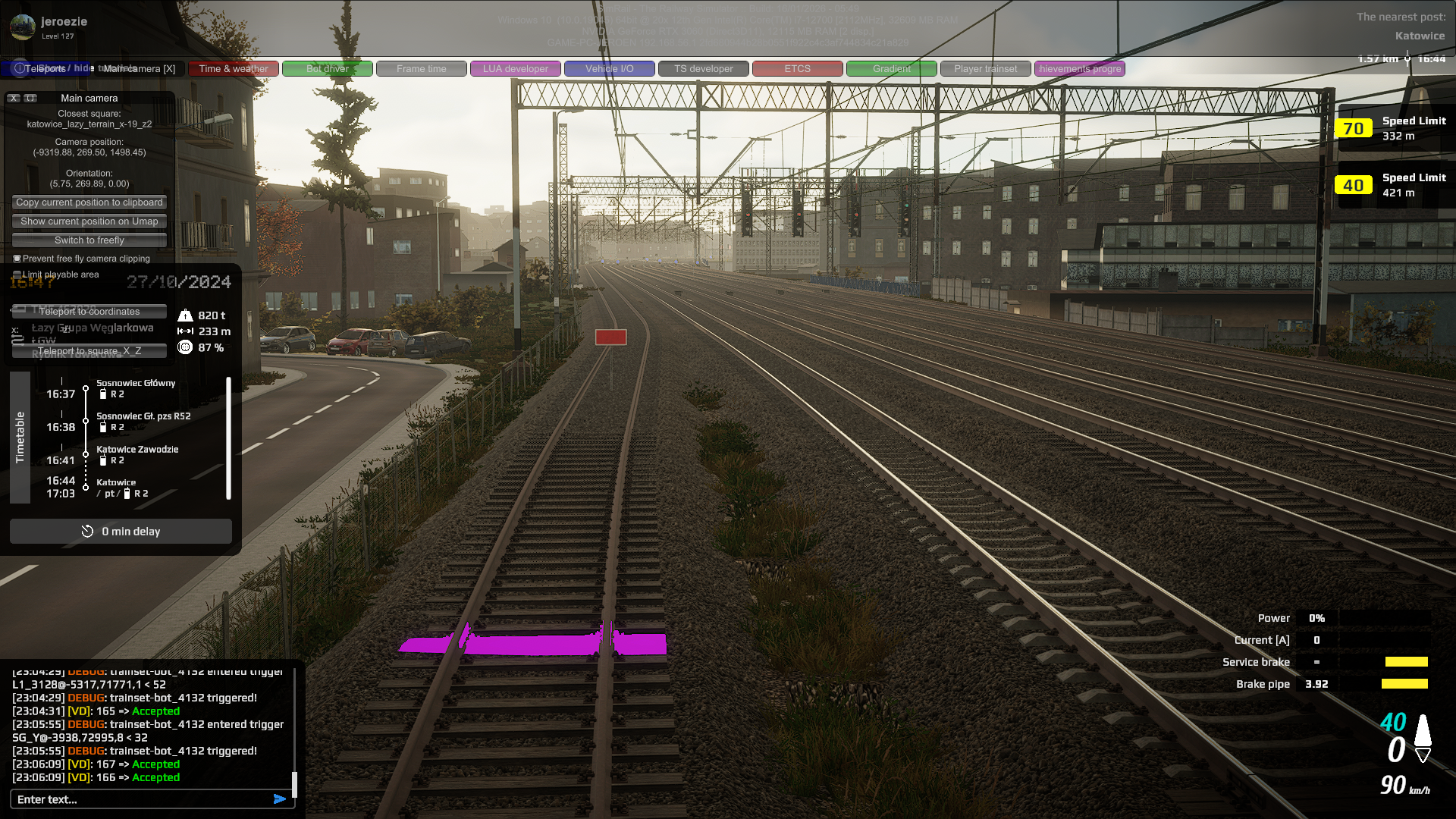Open the TS developer tab
Viewport: 1456px width, 819px height.
pos(704,69)
